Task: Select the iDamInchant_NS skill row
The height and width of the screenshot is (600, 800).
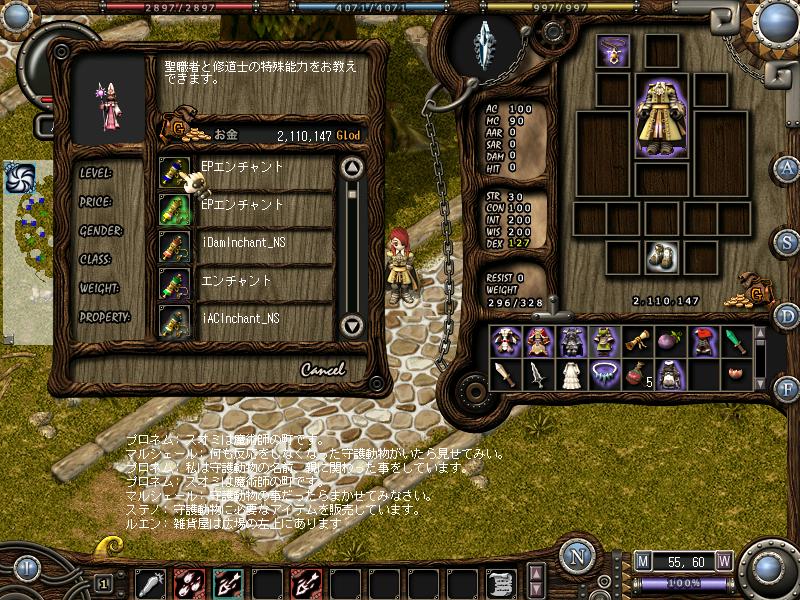Action: (x=245, y=243)
